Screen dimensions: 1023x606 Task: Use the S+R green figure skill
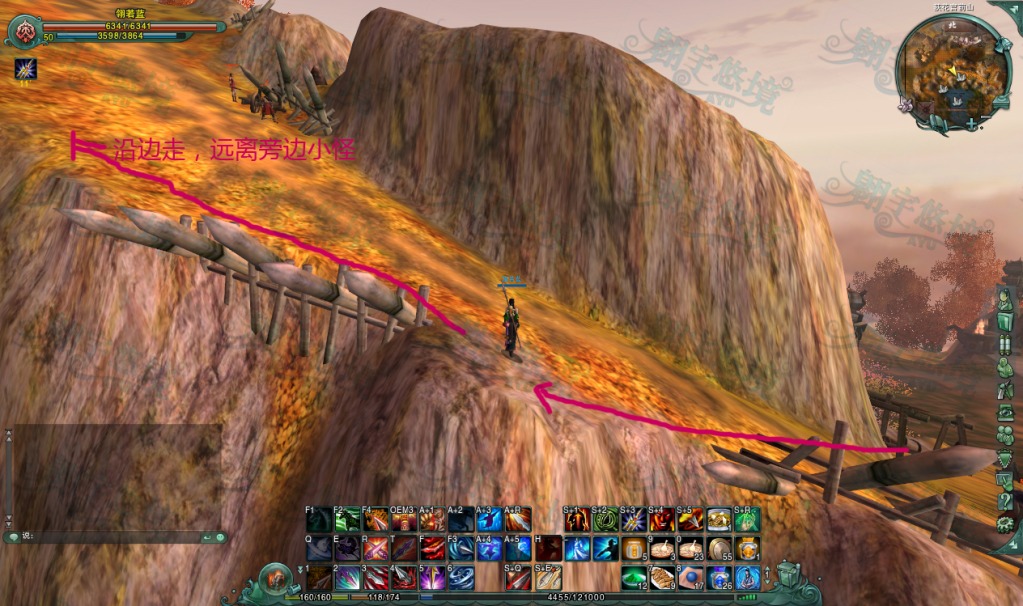pyautogui.click(x=747, y=520)
